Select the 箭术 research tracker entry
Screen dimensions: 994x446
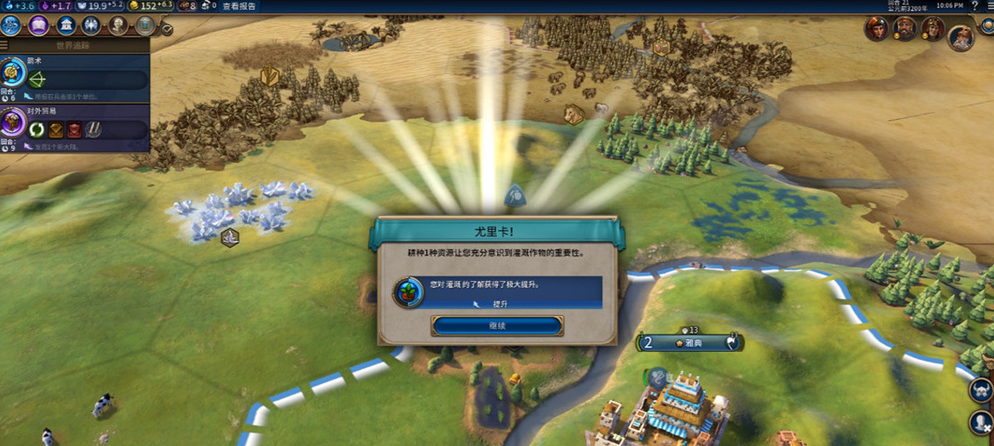tap(75, 76)
